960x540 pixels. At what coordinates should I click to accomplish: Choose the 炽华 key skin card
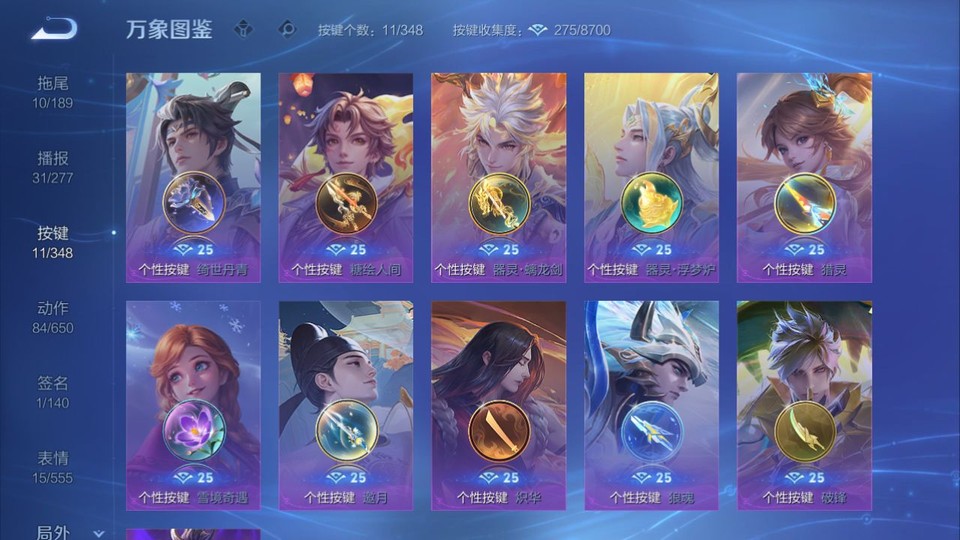499,405
